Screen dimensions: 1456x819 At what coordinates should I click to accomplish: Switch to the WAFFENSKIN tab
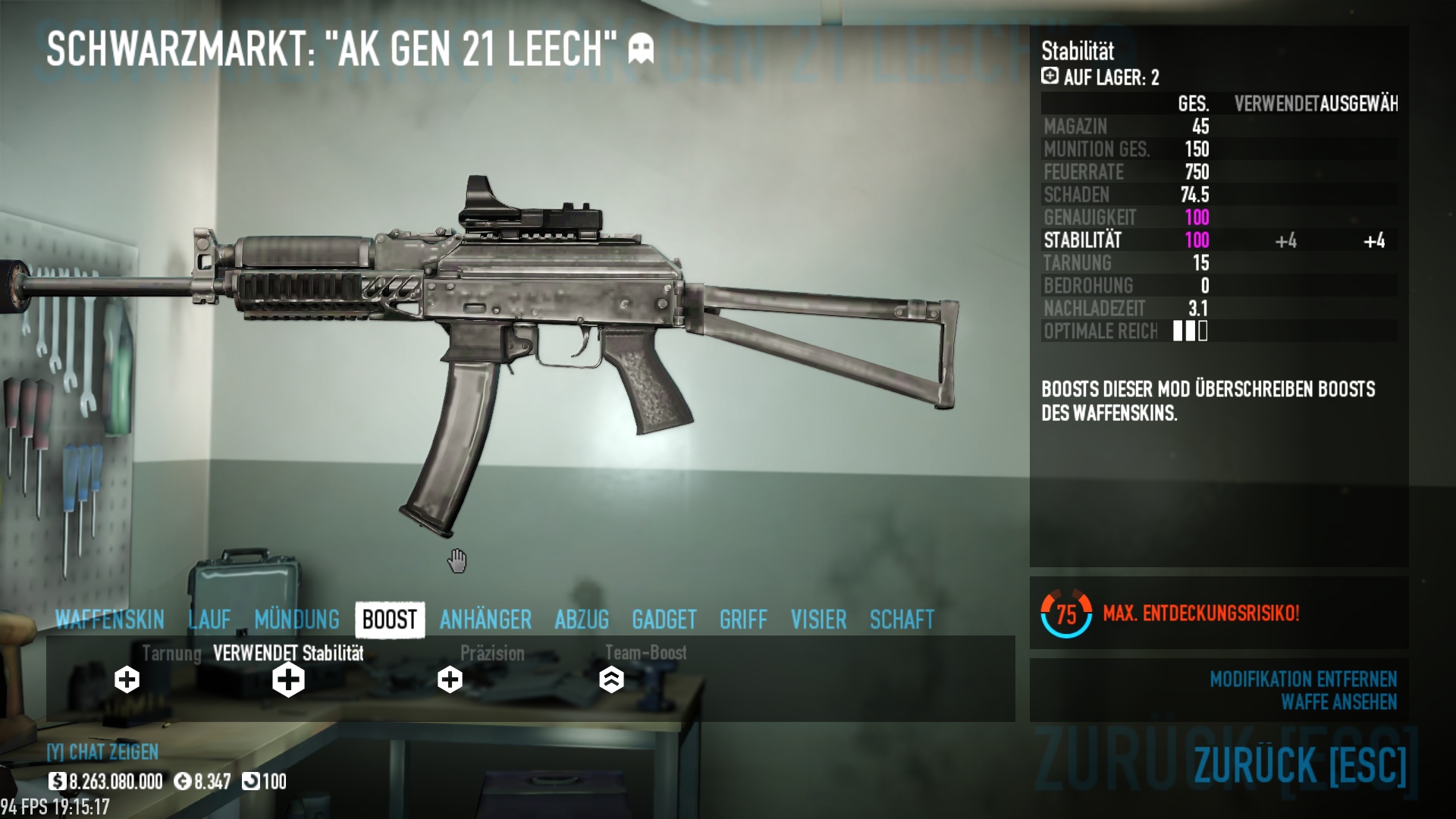[110, 620]
